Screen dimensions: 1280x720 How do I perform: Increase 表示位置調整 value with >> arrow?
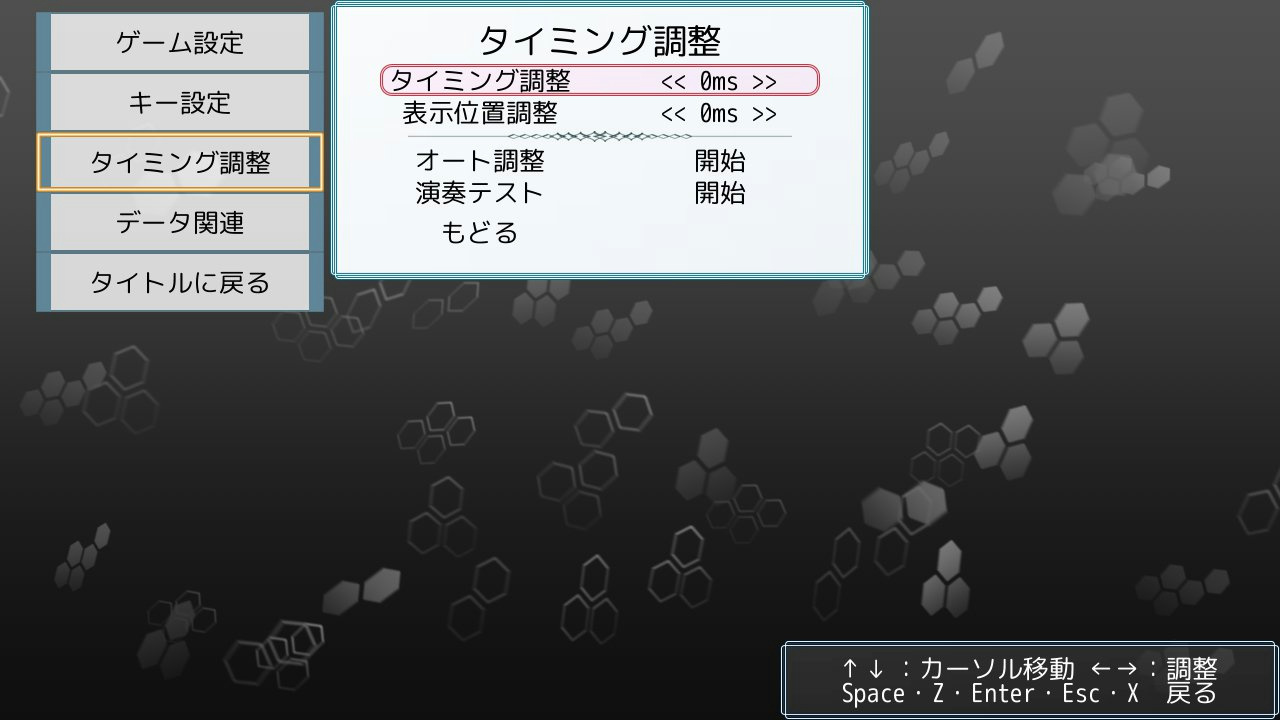click(x=765, y=114)
